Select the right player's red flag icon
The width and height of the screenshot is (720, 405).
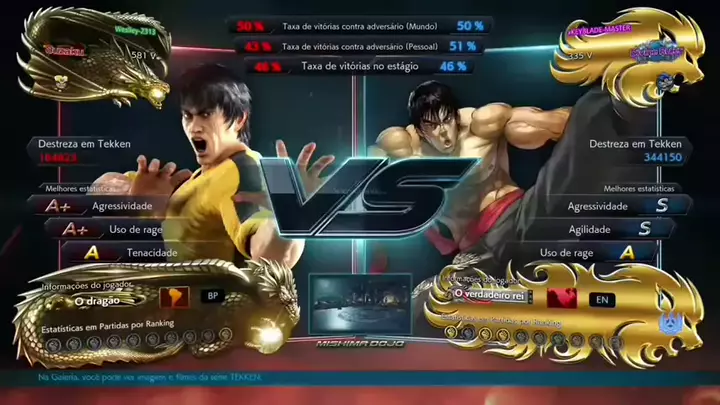click(560, 297)
